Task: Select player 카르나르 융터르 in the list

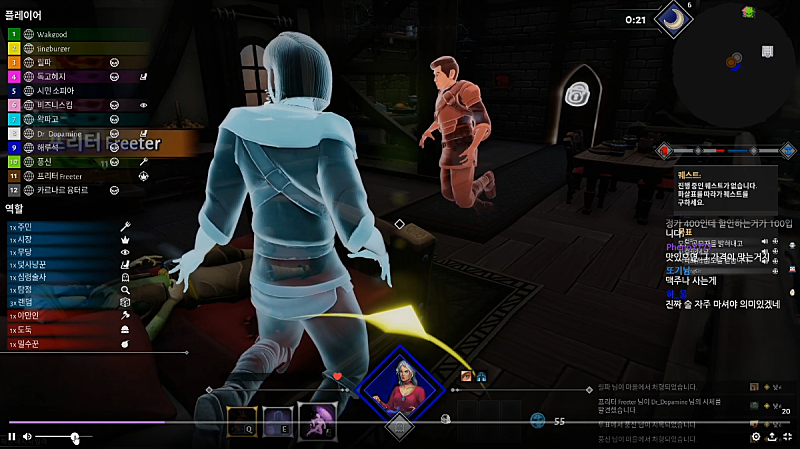Action: tap(62, 189)
